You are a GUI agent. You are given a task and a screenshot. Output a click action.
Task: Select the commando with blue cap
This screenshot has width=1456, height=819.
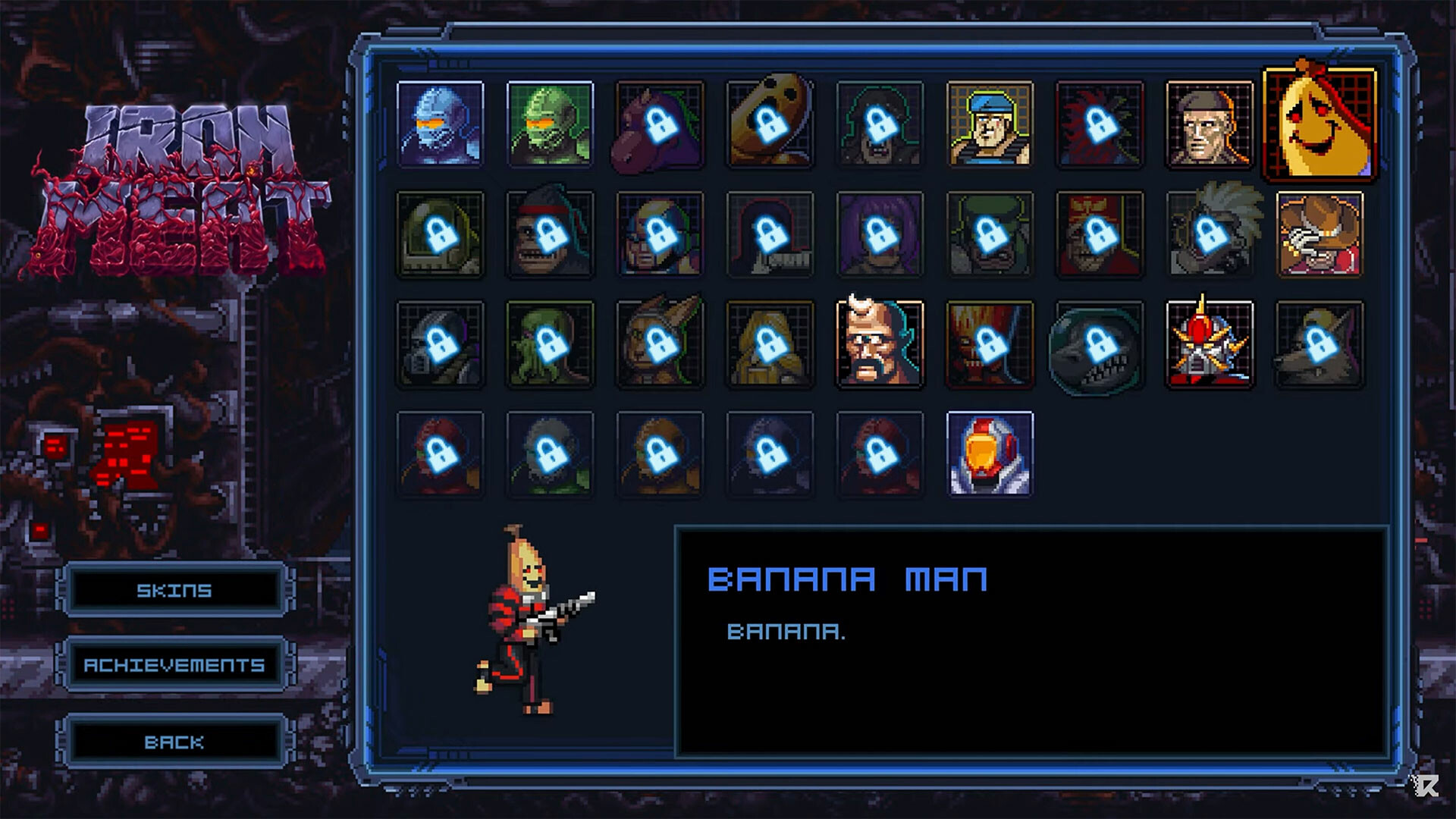989,125
